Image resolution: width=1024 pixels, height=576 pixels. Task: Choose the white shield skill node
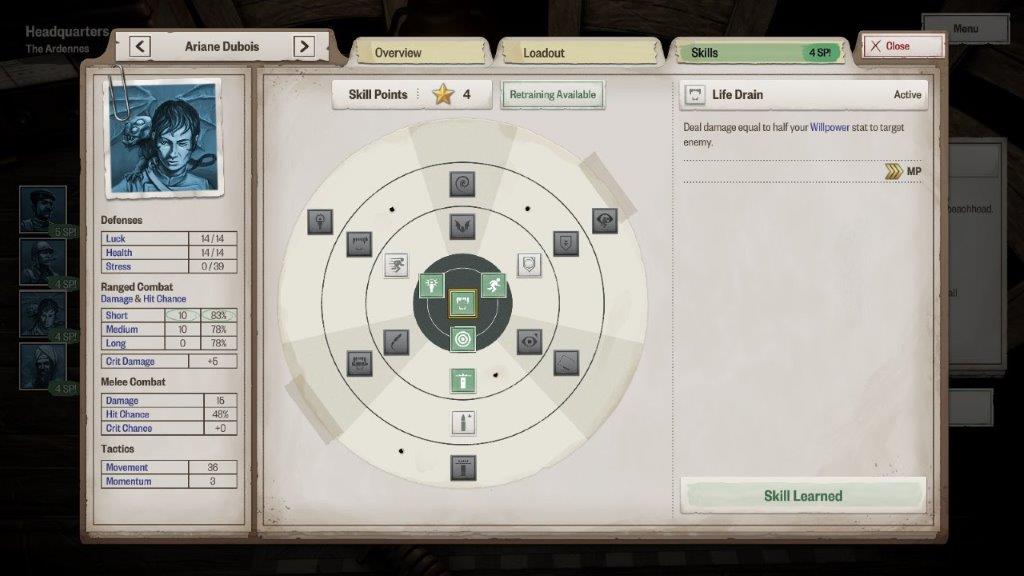[x=529, y=265]
